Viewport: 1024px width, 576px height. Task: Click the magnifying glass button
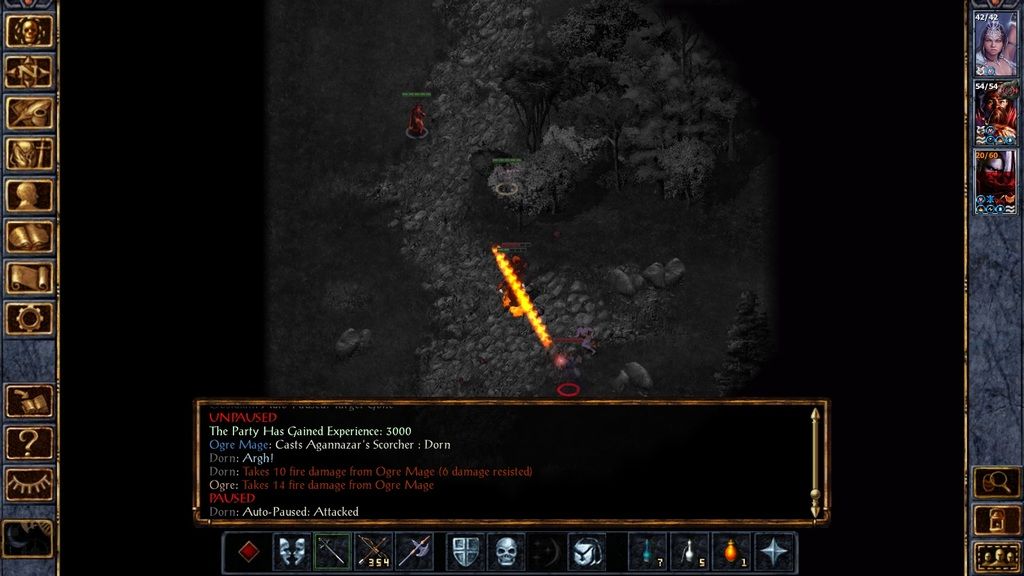(x=996, y=483)
